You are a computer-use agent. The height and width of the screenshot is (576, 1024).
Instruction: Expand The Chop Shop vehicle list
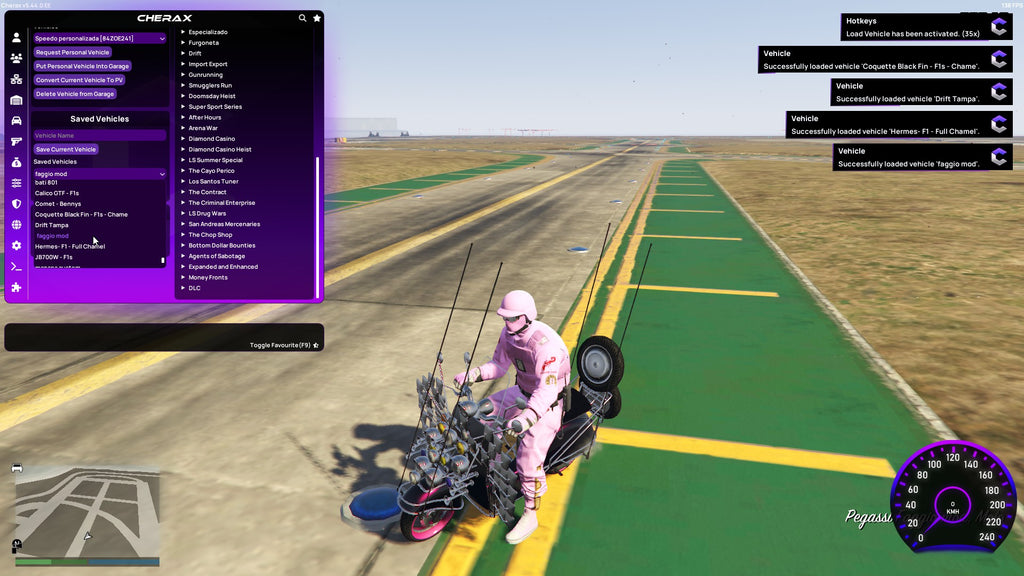(x=210, y=235)
